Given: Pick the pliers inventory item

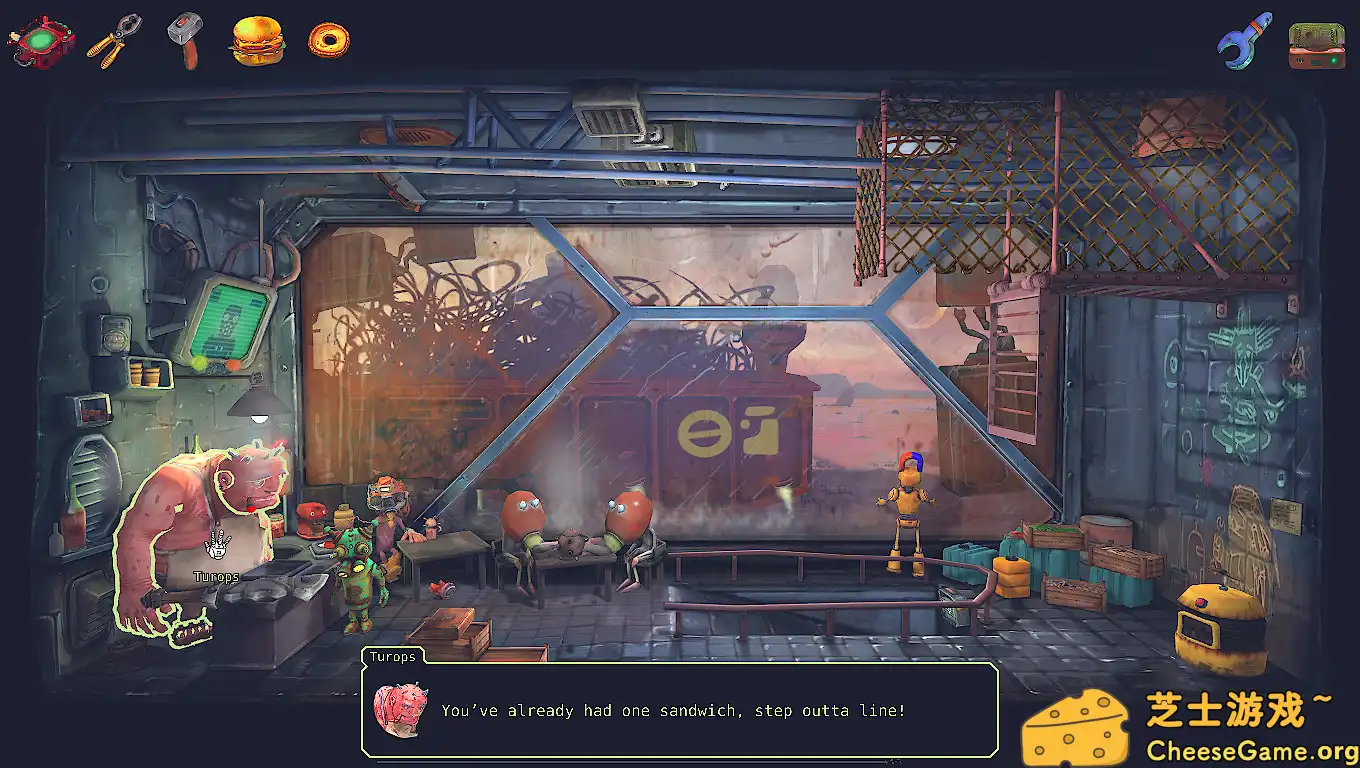Looking at the screenshot, I should (110, 41).
